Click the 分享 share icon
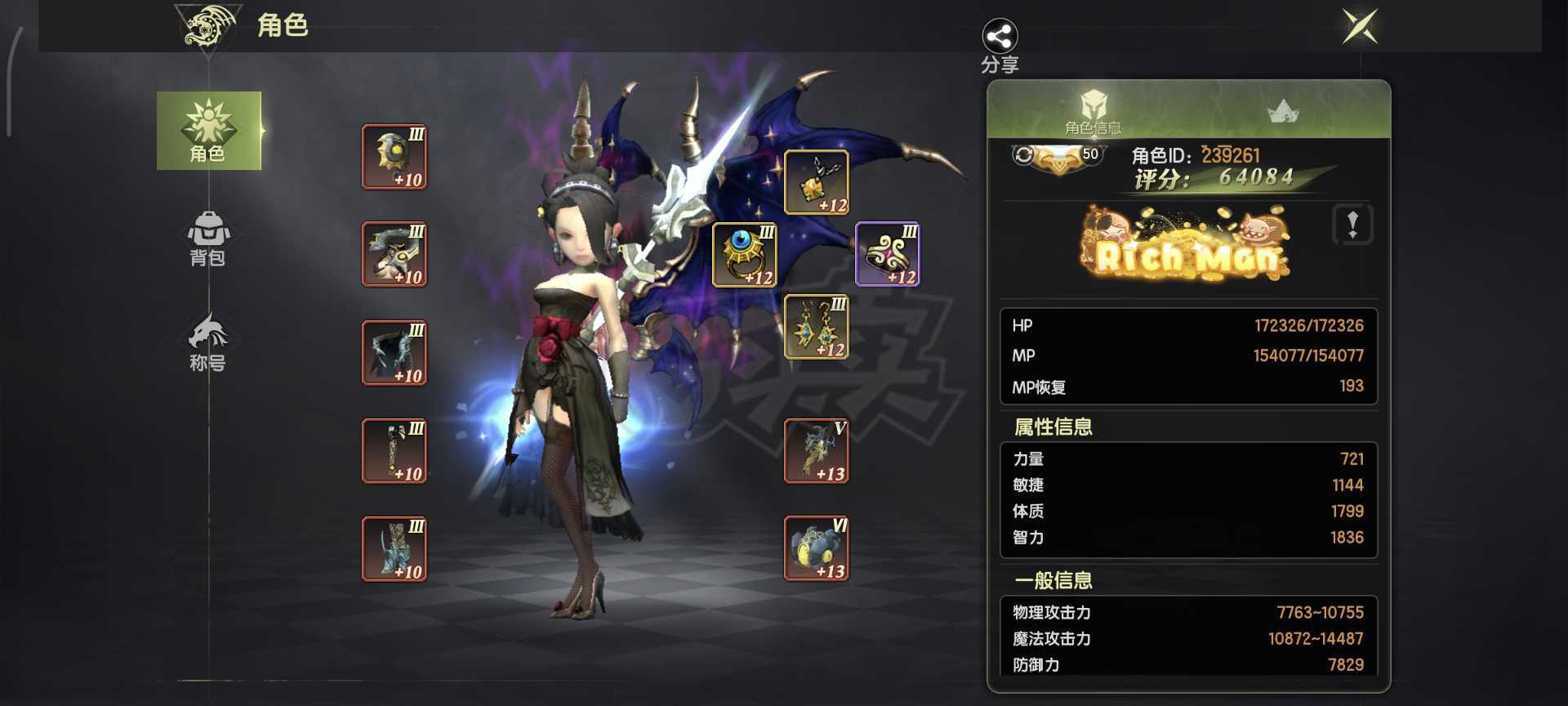1568x706 pixels. (1000, 37)
